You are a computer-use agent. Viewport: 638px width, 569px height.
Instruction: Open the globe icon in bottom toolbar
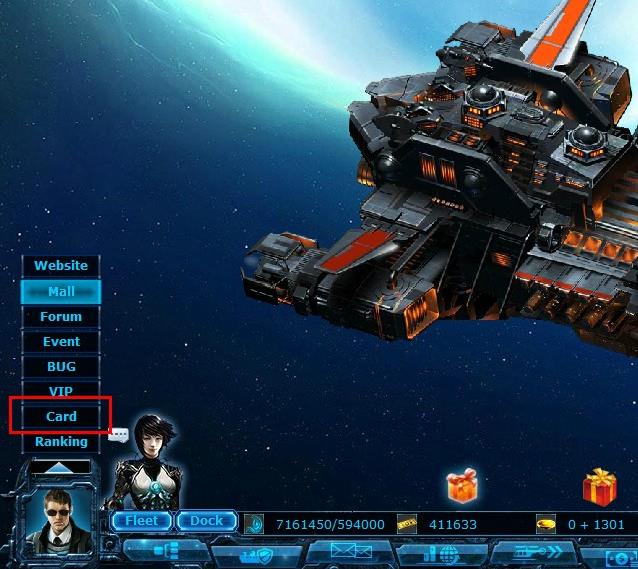(x=442, y=554)
